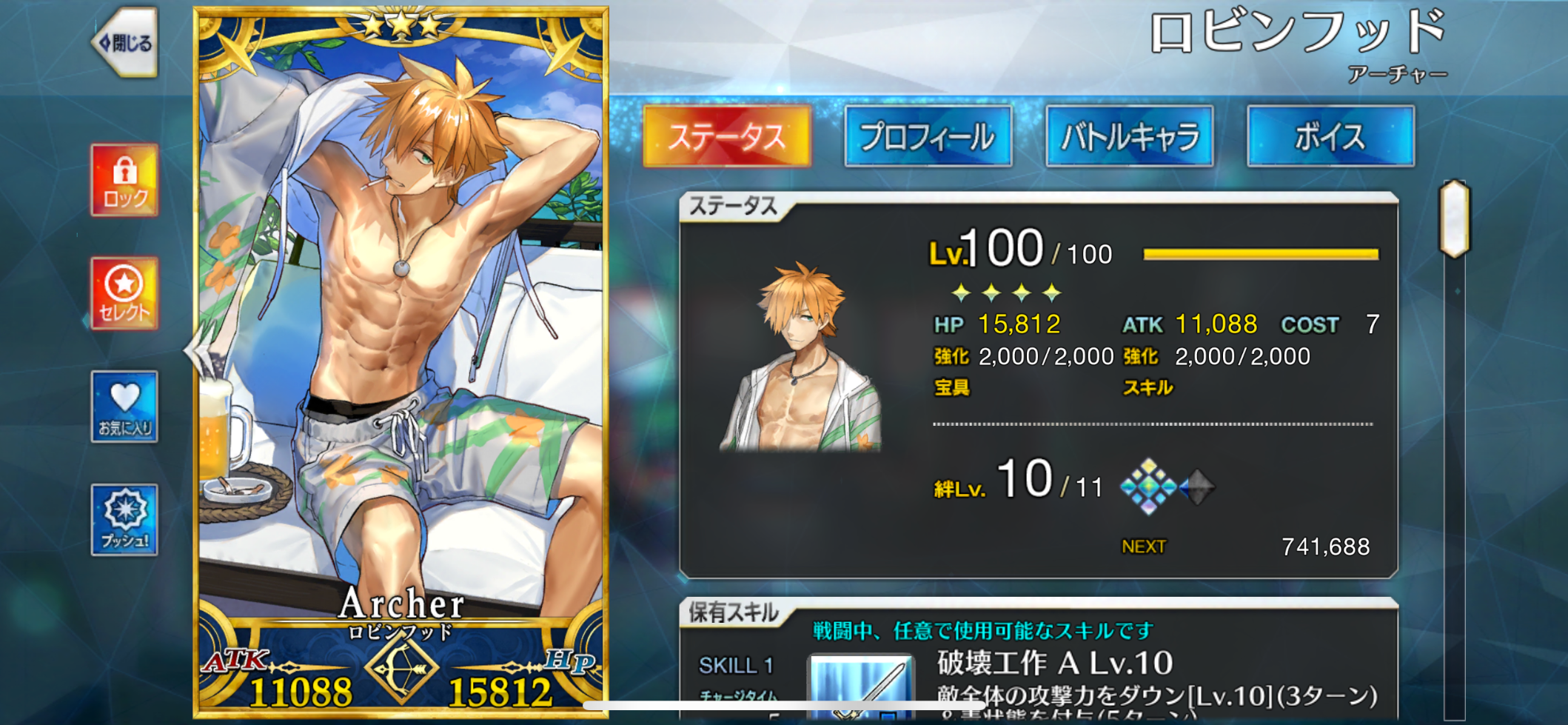Show previous card art with left arrow
The width and height of the screenshot is (1568, 725).
coord(194,351)
